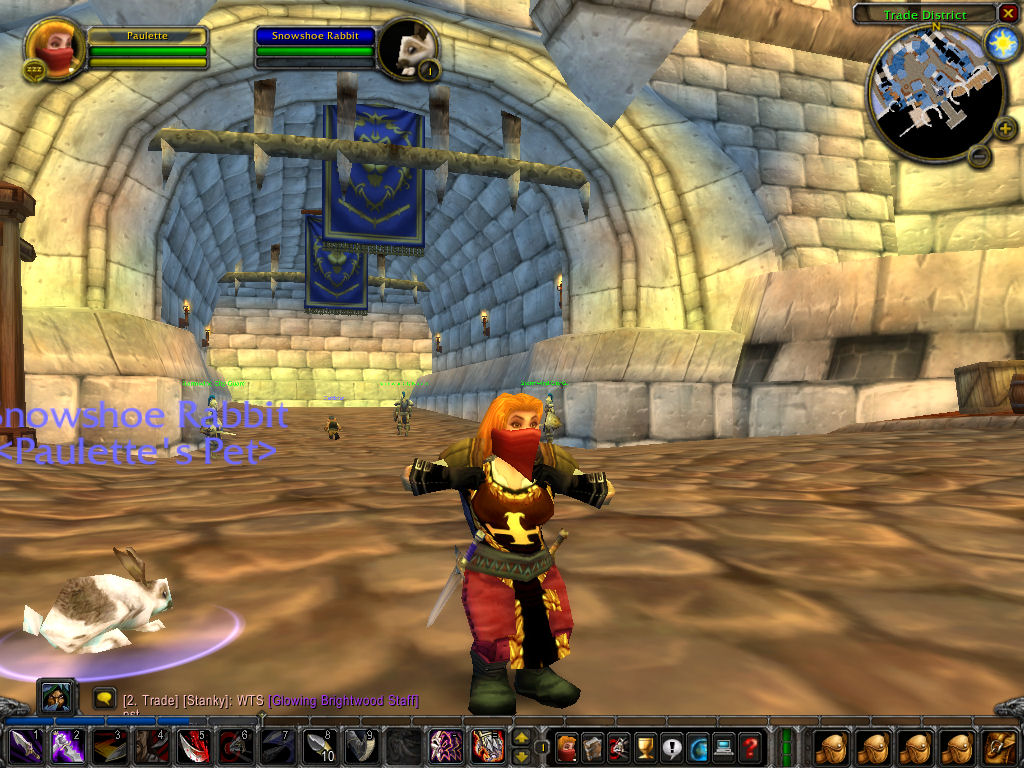Click the Snowshoe Rabbit target portrait
The image size is (1024, 768).
408,47
